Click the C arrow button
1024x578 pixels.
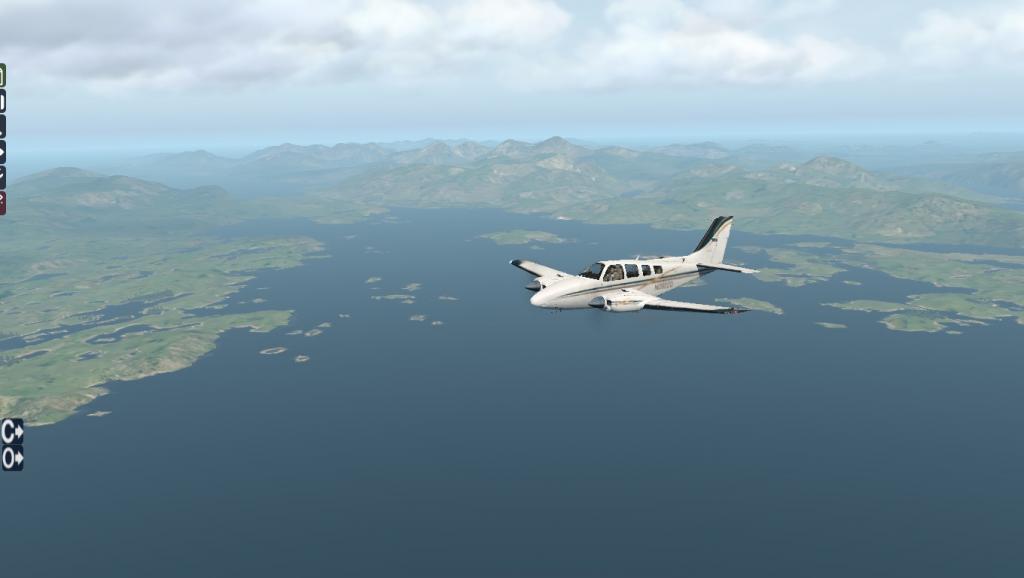coord(12,431)
